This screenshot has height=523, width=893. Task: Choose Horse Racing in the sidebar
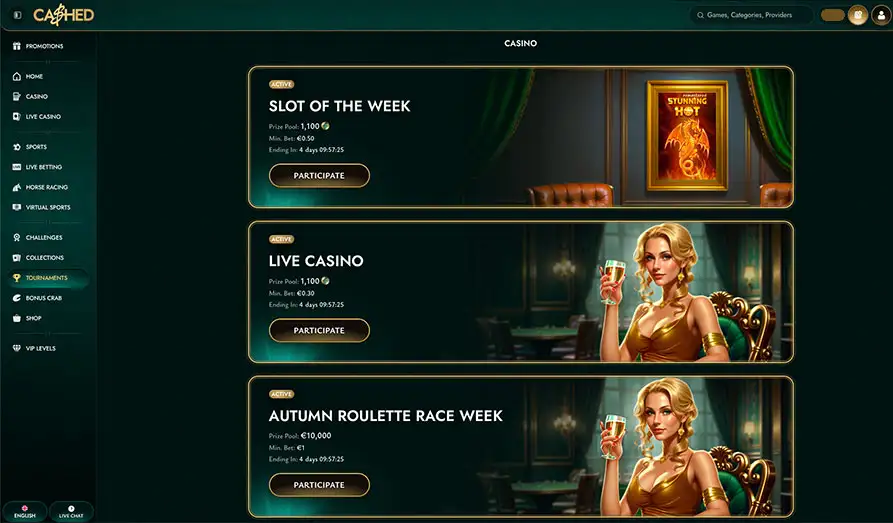(46, 187)
